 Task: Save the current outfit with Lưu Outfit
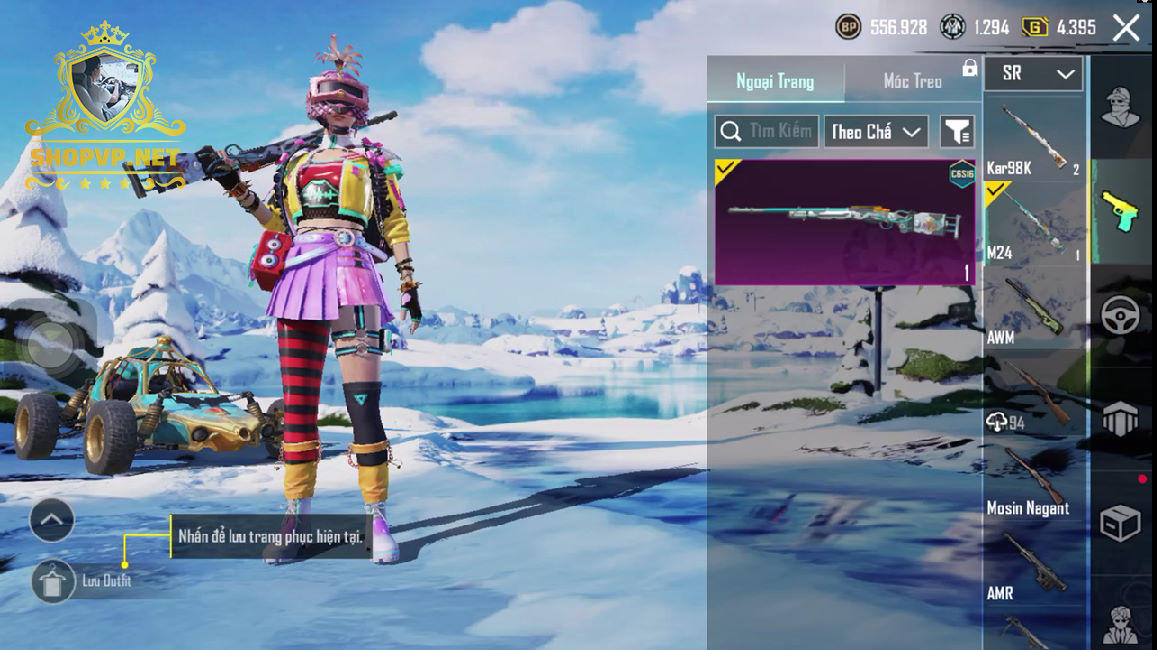tap(54, 581)
